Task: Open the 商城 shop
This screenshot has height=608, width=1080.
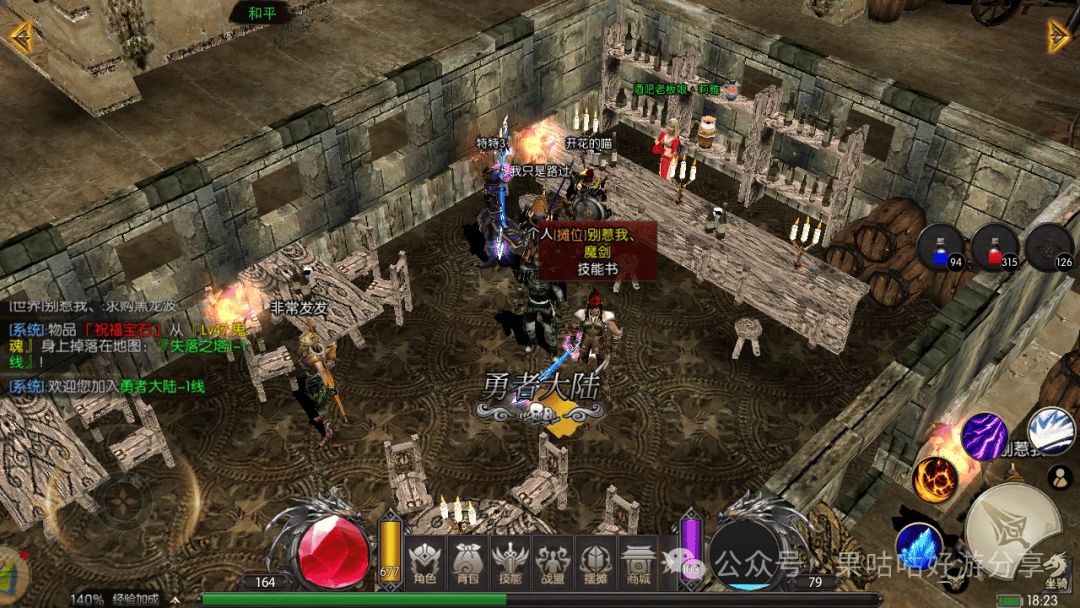Action: [637, 561]
